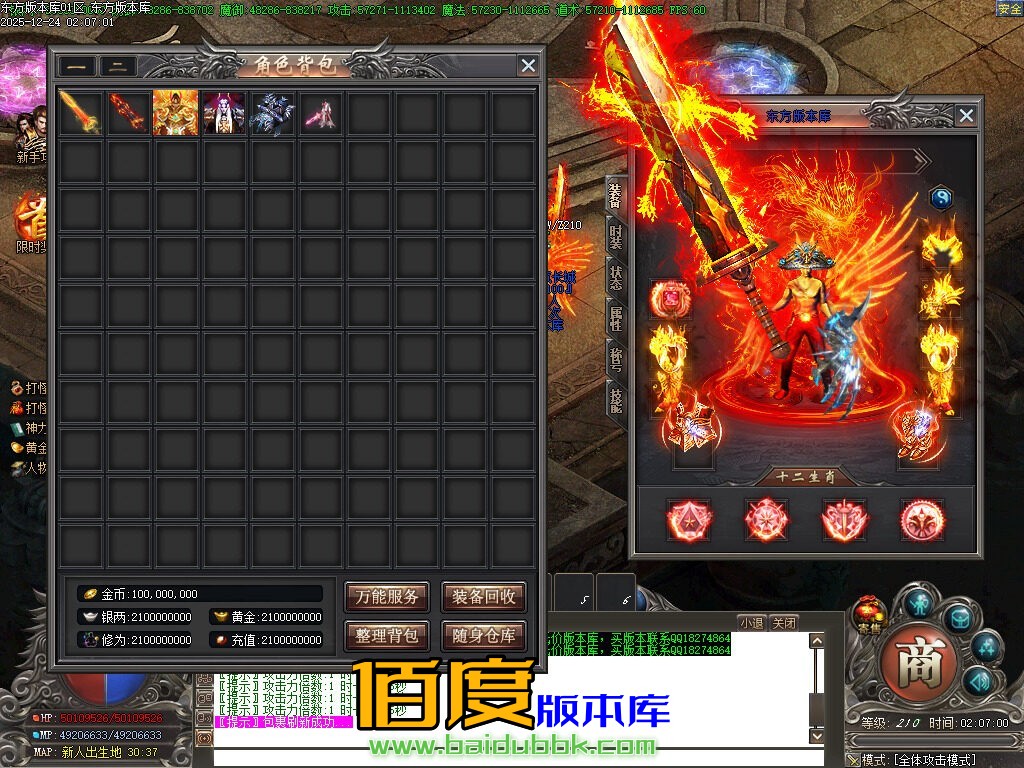
Task: Open the 万能服务 service menu
Action: [x=387, y=597]
